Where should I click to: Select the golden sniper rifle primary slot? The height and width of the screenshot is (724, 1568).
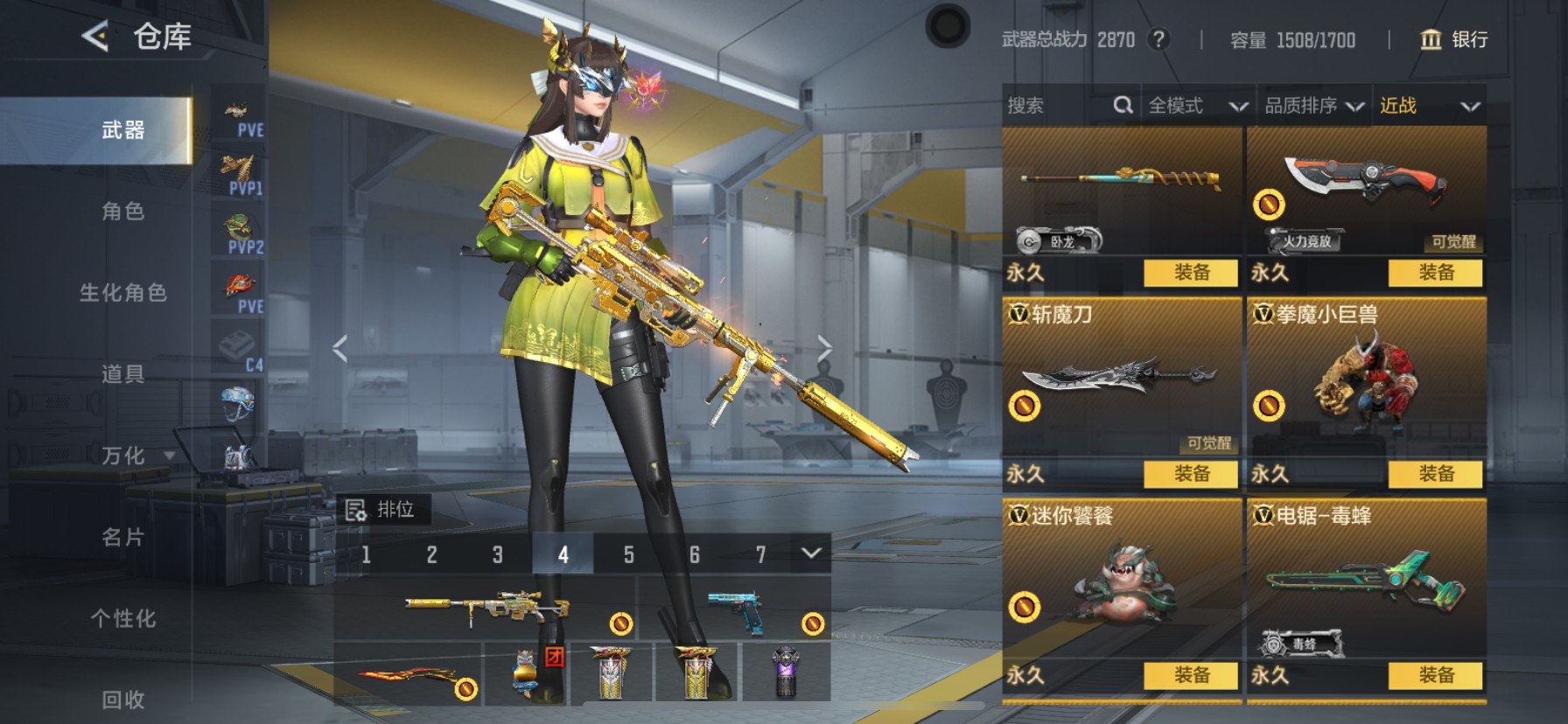486,608
